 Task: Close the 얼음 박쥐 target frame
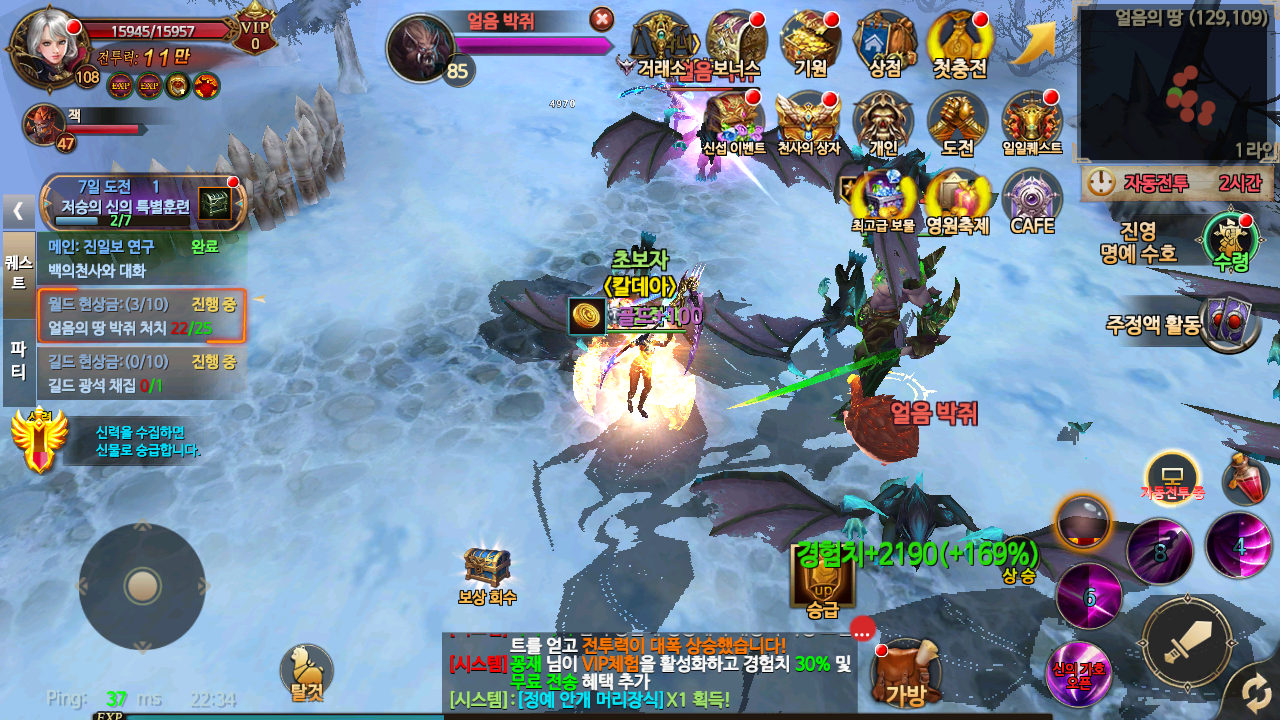tap(602, 19)
